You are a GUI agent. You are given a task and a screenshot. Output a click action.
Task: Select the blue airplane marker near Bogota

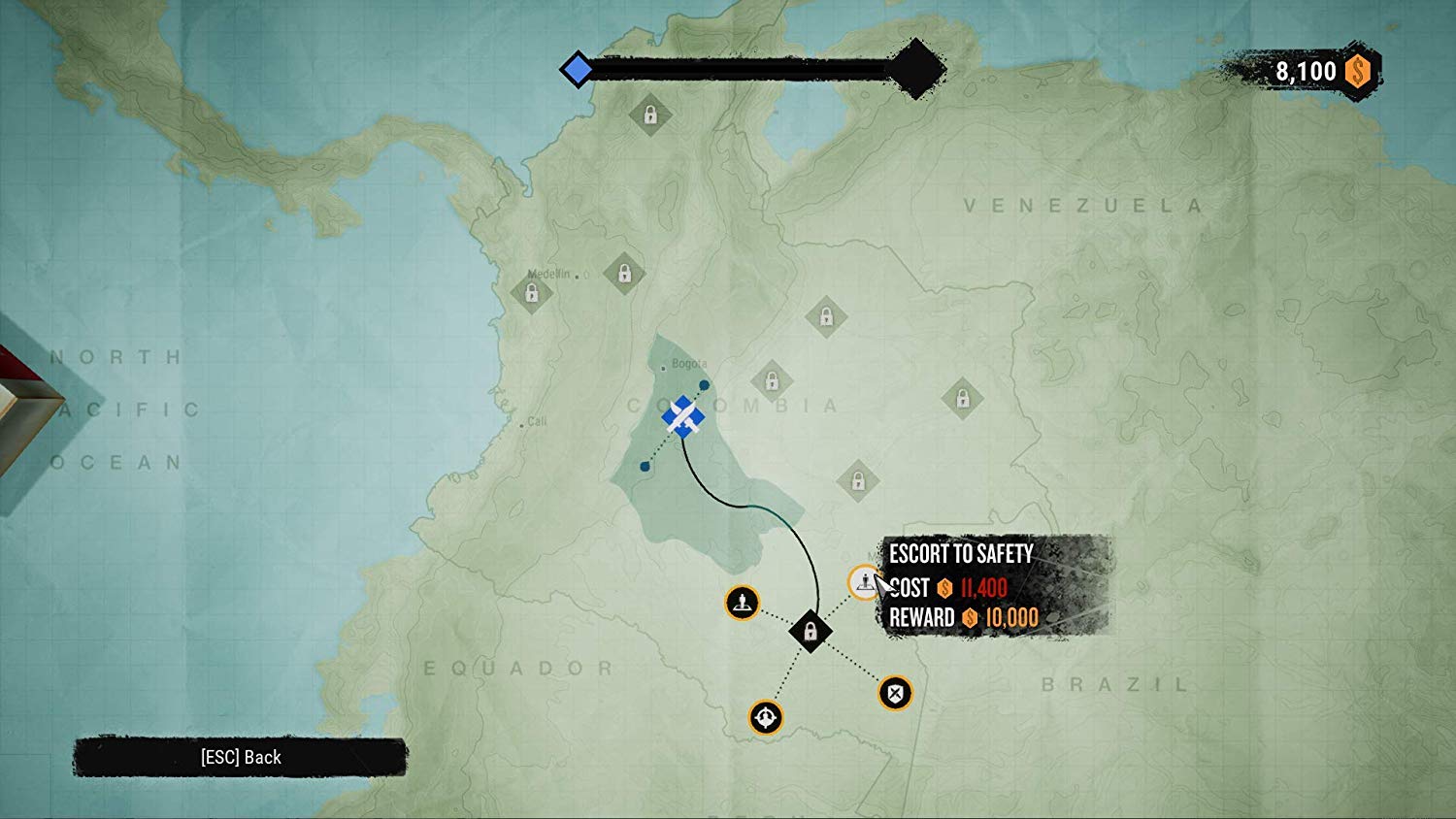coord(683,417)
